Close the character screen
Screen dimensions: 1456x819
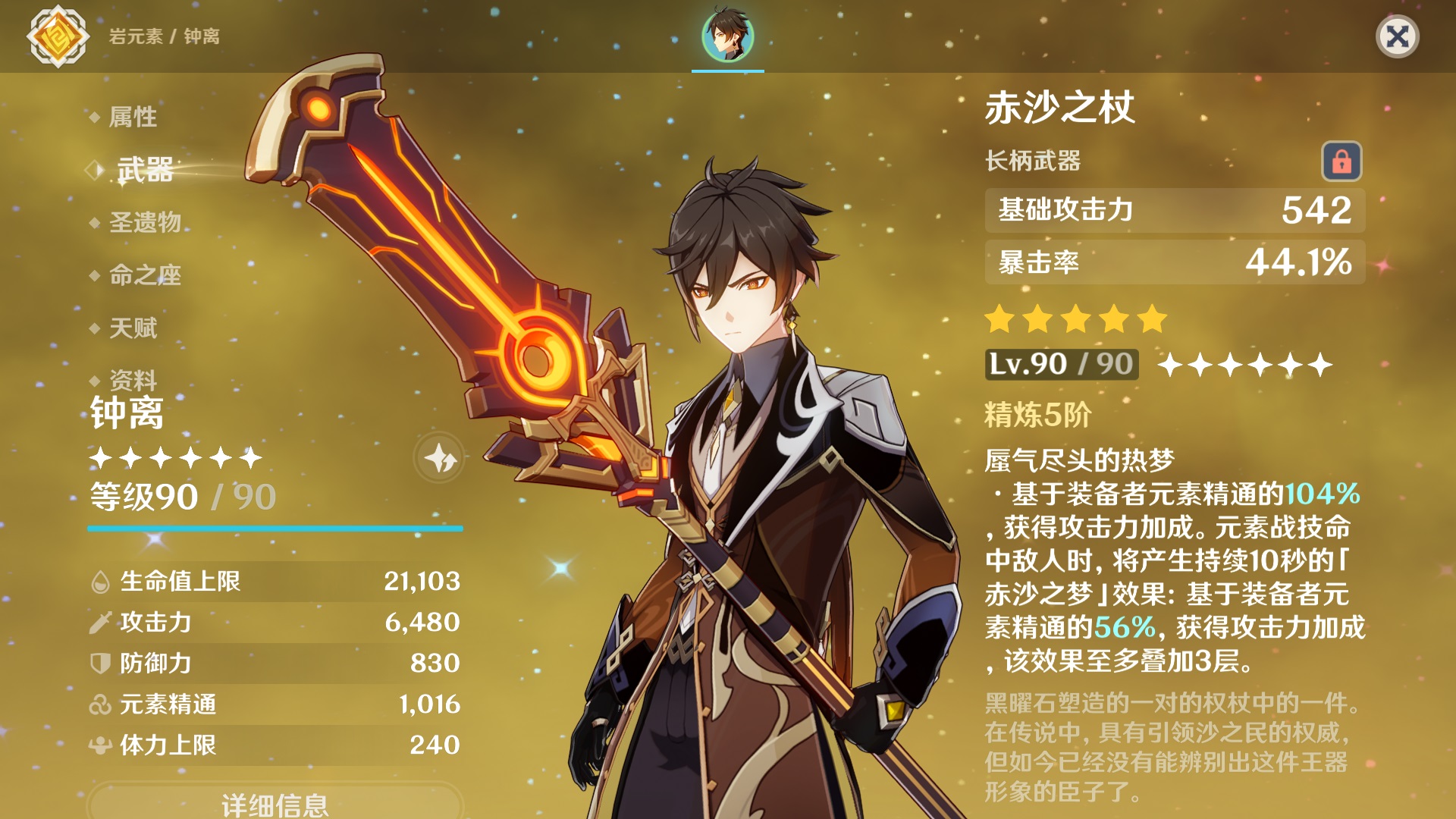click(1397, 36)
